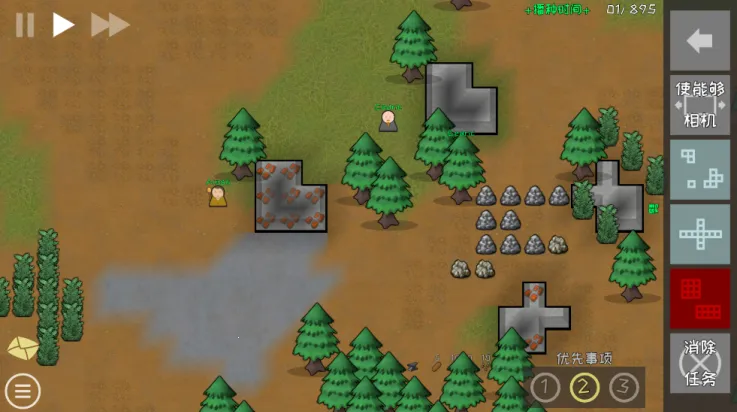737x412 pixels.
Task: Select the red brick grid tool
Action: tap(699, 298)
